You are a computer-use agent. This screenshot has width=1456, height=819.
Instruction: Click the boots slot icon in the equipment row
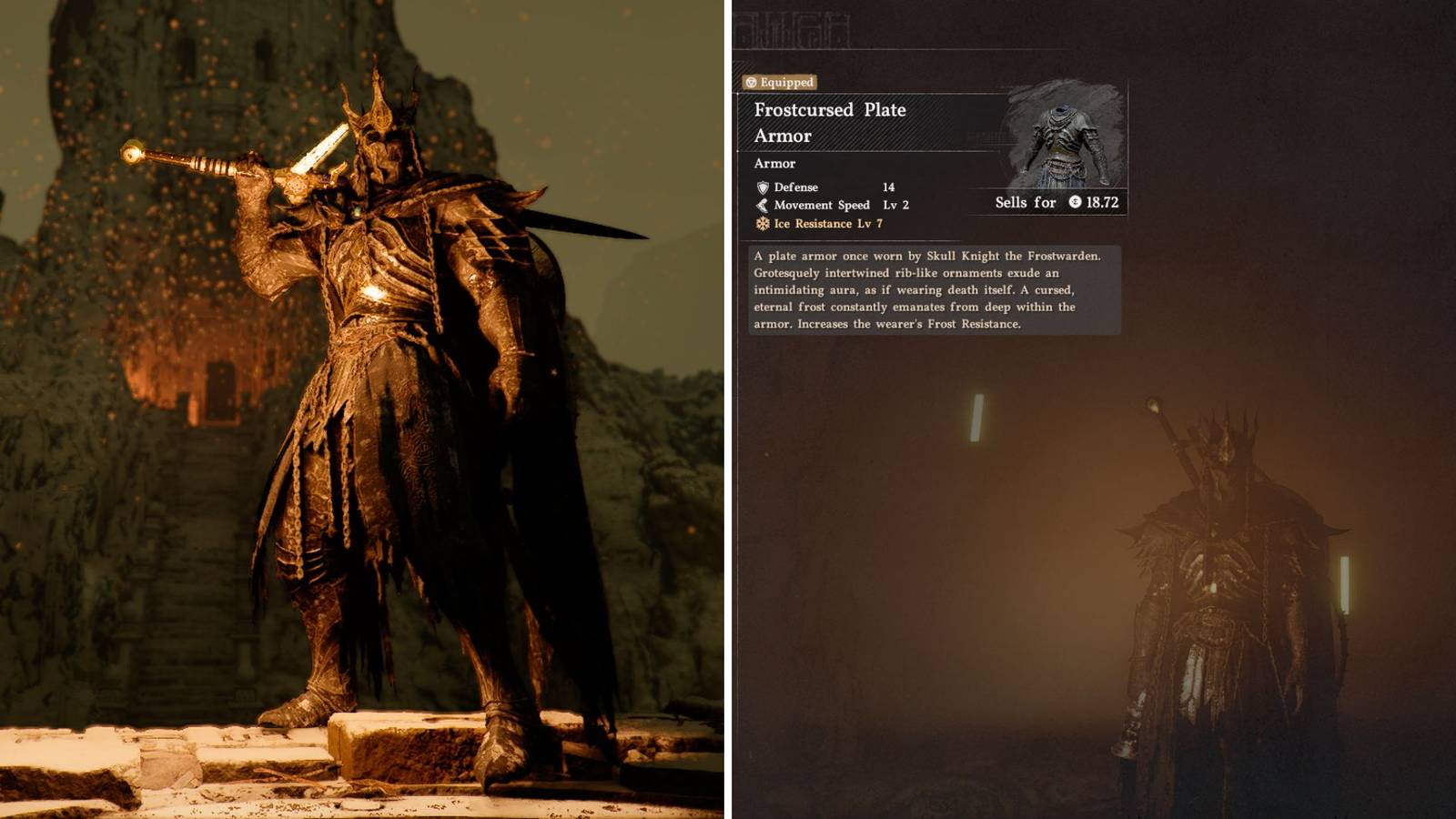pyautogui.click(x=839, y=29)
